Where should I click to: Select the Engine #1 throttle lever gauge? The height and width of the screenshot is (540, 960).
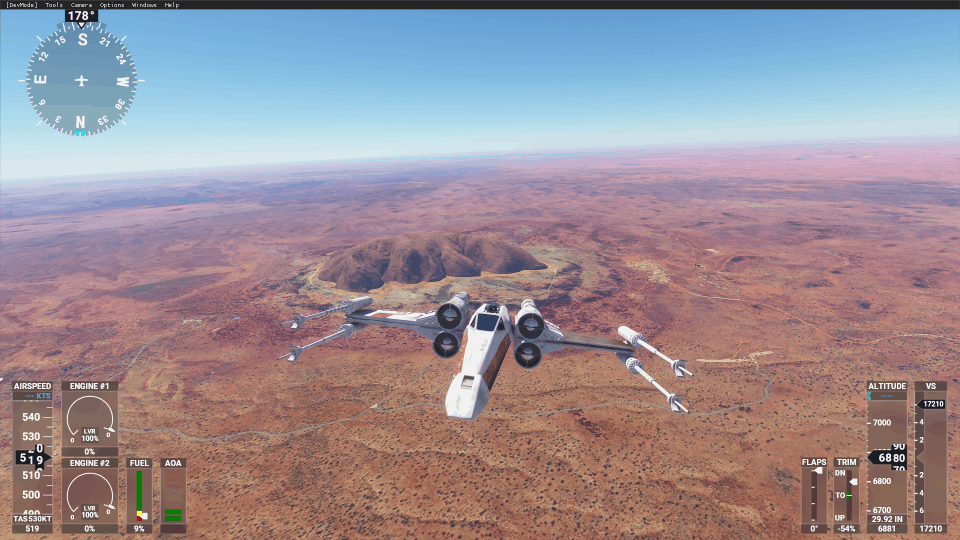point(90,420)
